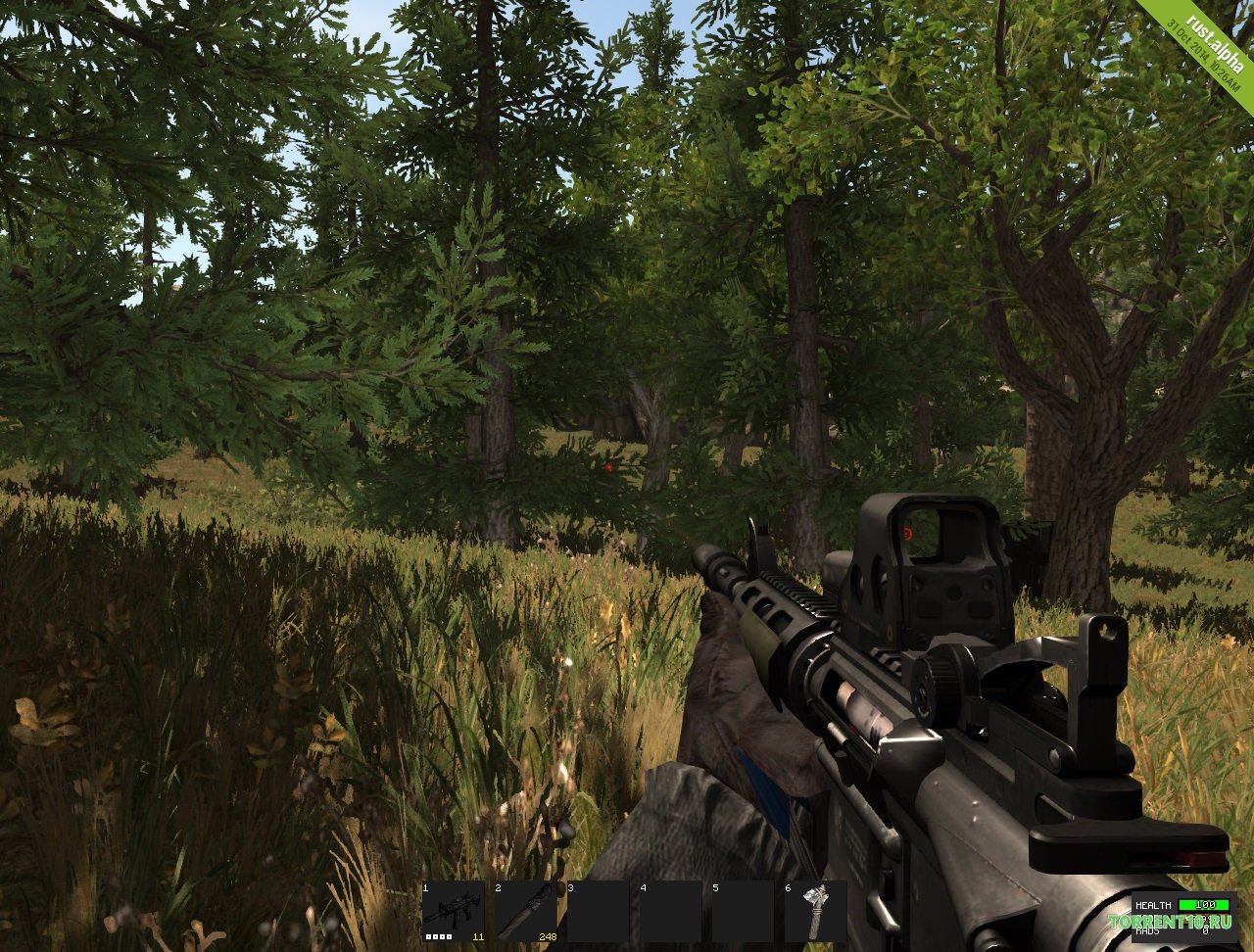Screen dimensions: 1254x952
Task: Select empty hotbar slot number 3
Action: coord(599,912)
